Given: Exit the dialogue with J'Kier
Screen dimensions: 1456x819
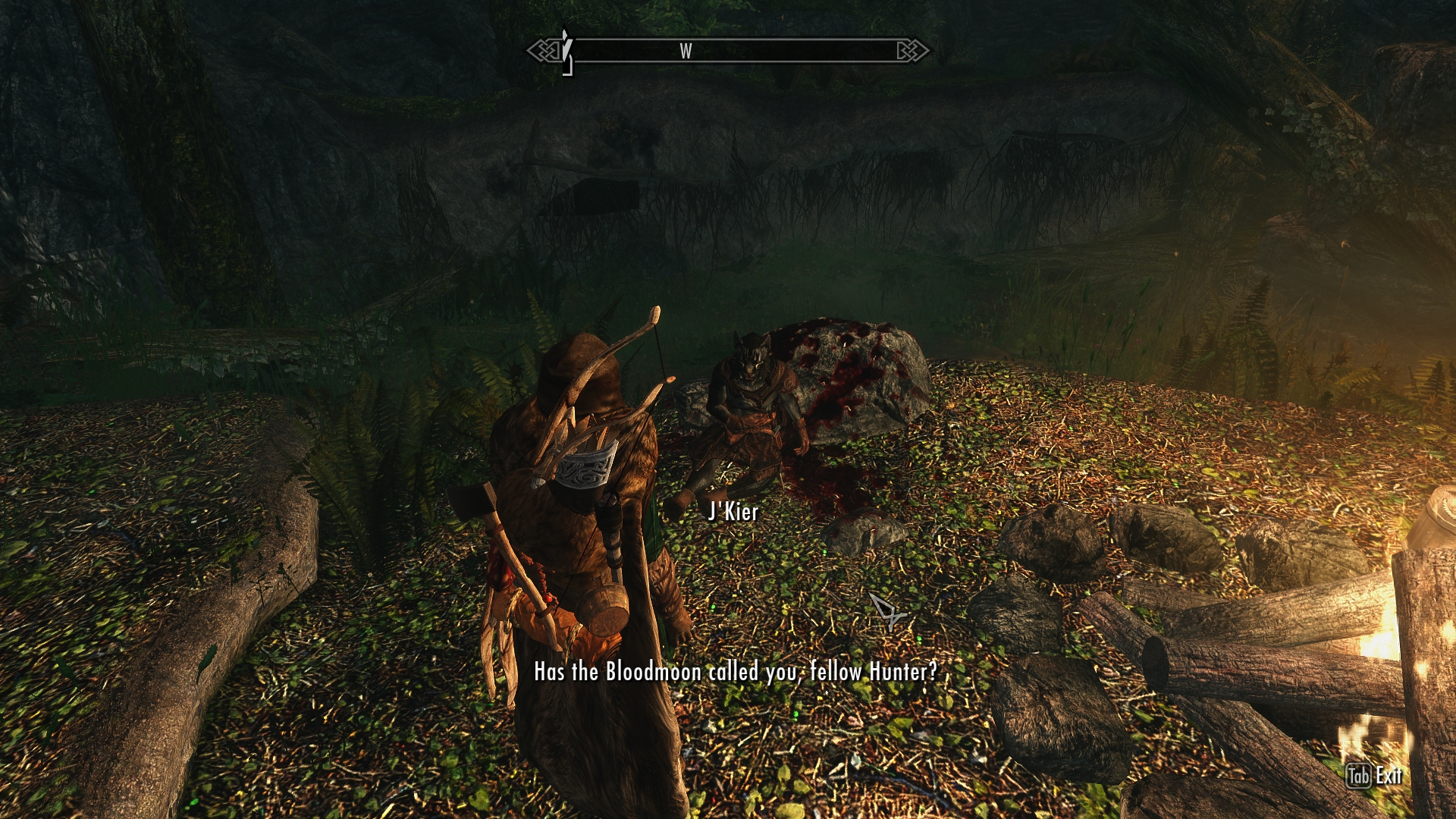Looking at the screenshot, I should [1373, 776].
